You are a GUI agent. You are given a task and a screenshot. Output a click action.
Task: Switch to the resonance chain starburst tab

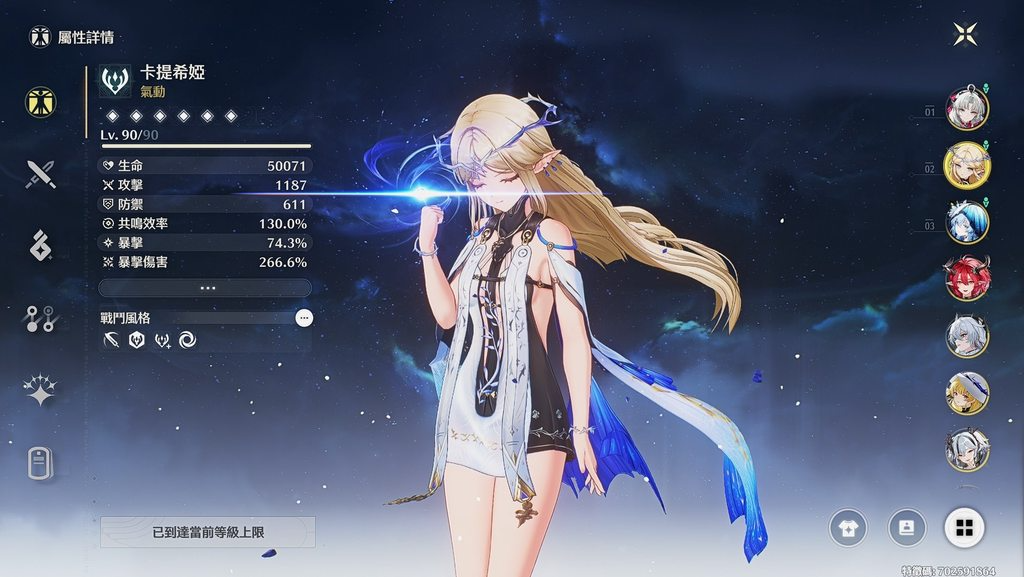pos(41,391)
